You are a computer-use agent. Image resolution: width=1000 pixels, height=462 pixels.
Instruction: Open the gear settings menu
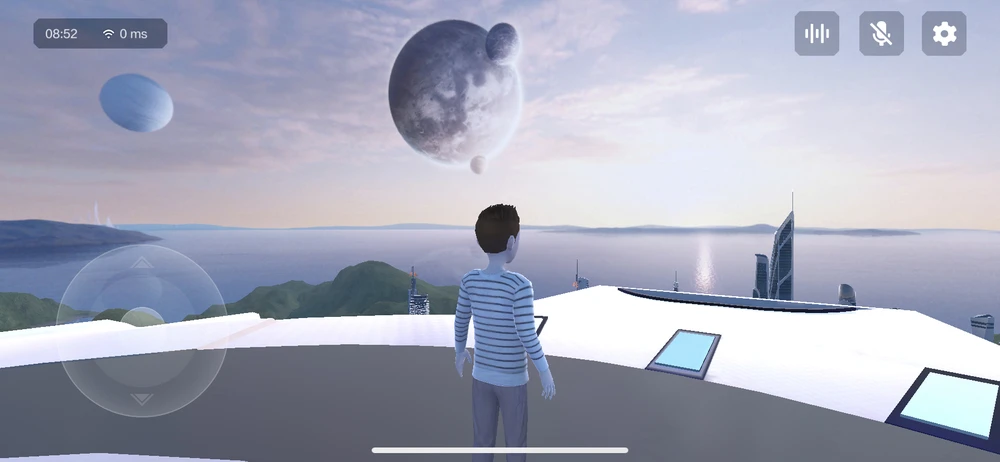pos(944,34)
